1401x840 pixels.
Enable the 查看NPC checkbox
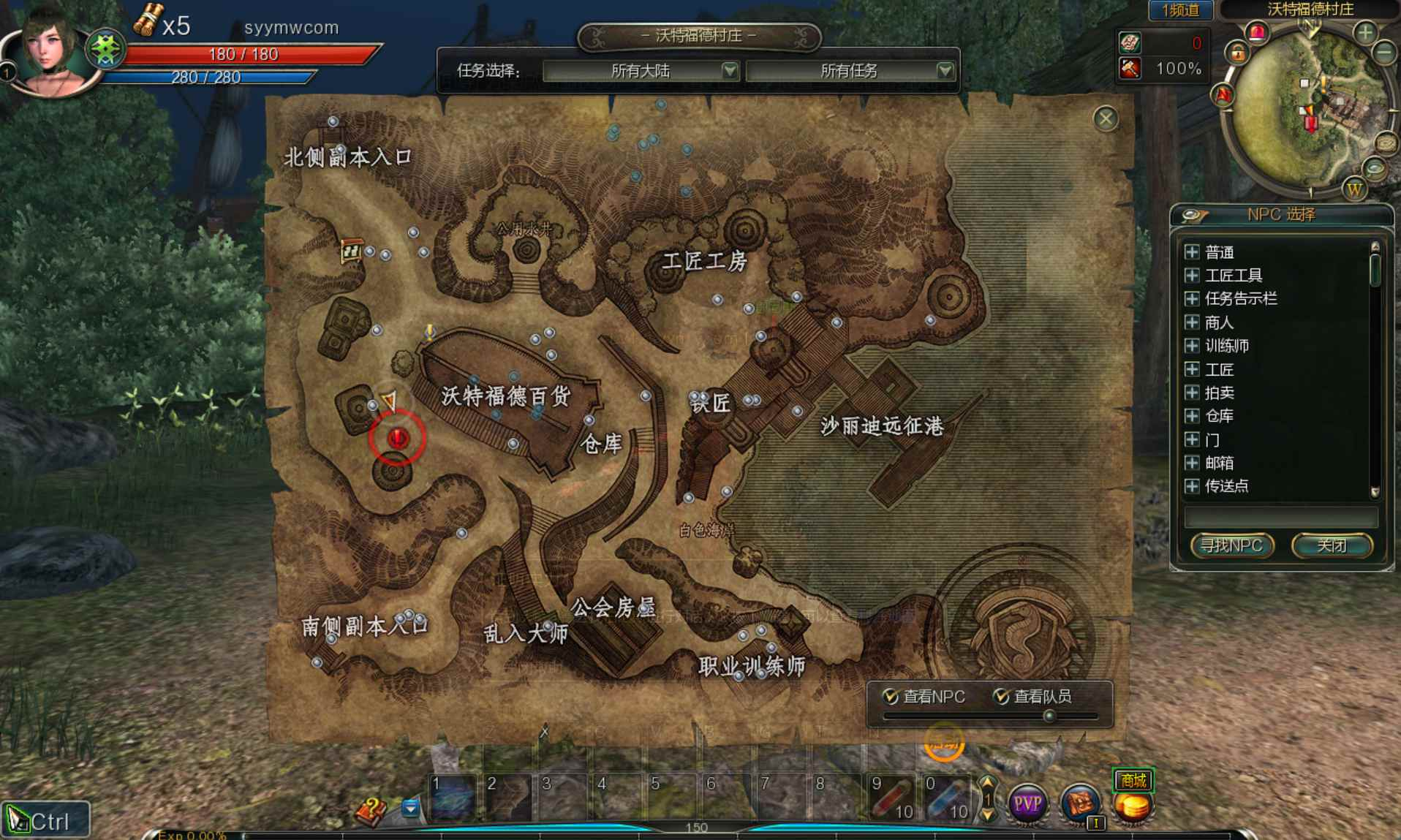(889, 697)
